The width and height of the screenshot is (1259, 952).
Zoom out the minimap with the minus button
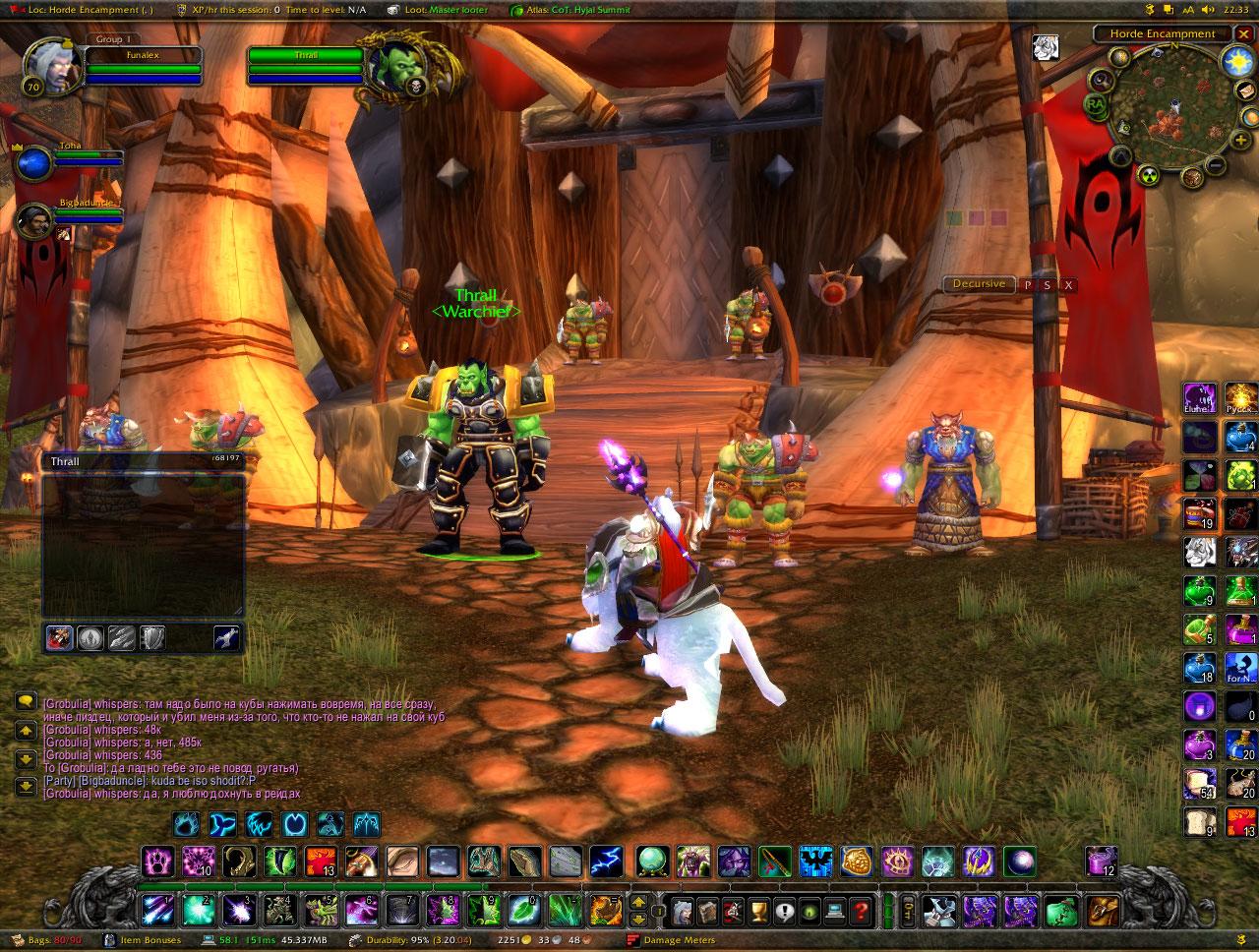[1216, 164]
